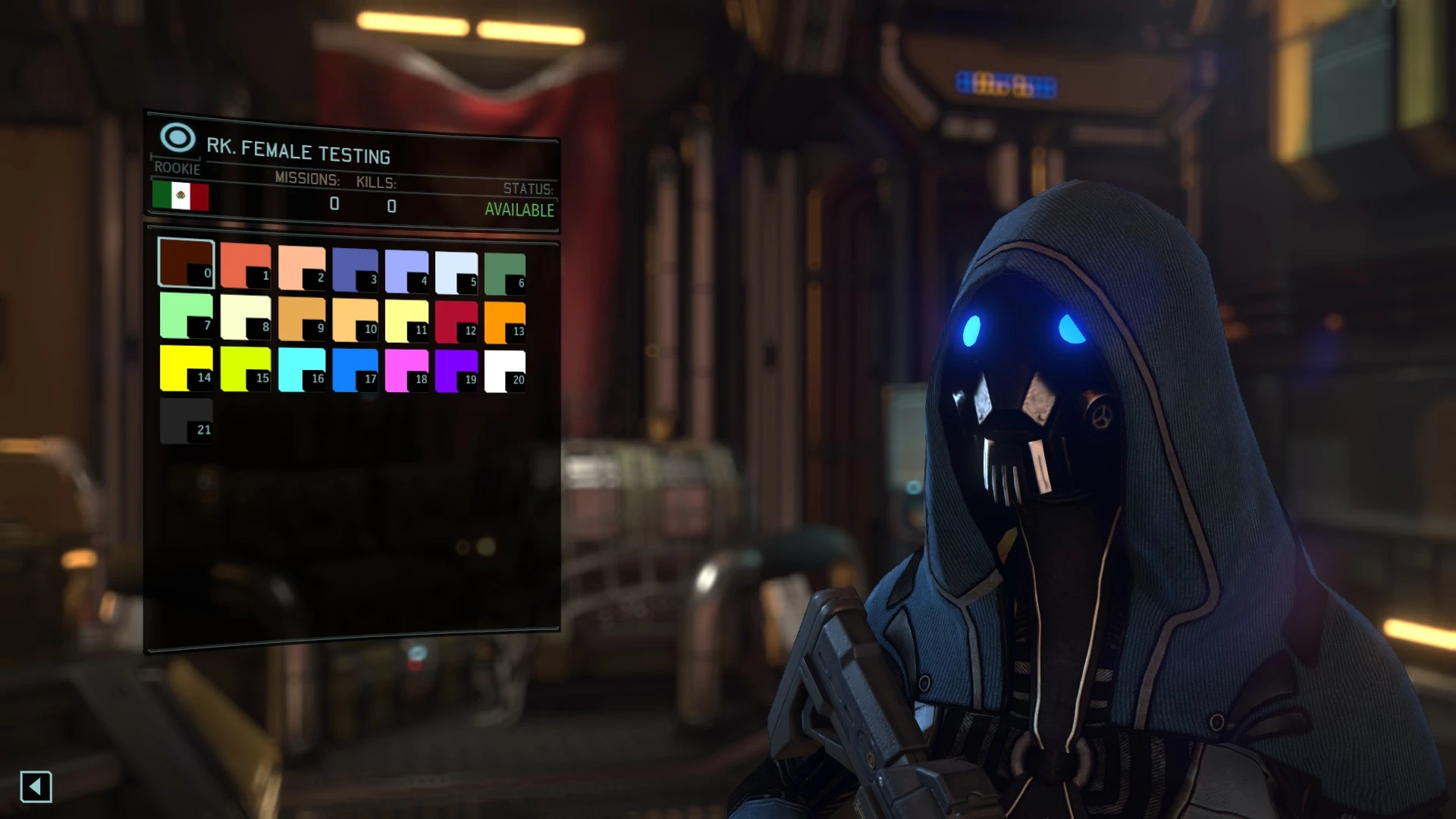Viewport: 1456px width, 819px height.
Task: Select the dark brown color swatch 0
Action: click(187, 264)
